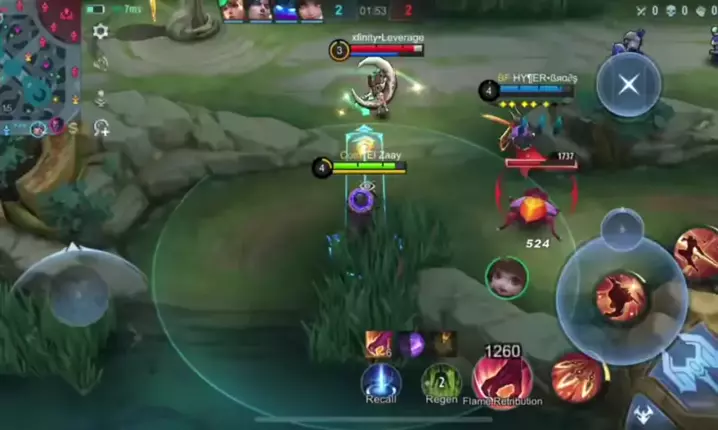Tap the gold dollar-sign shop icon
Screen dimensions: 718x430
73,129
